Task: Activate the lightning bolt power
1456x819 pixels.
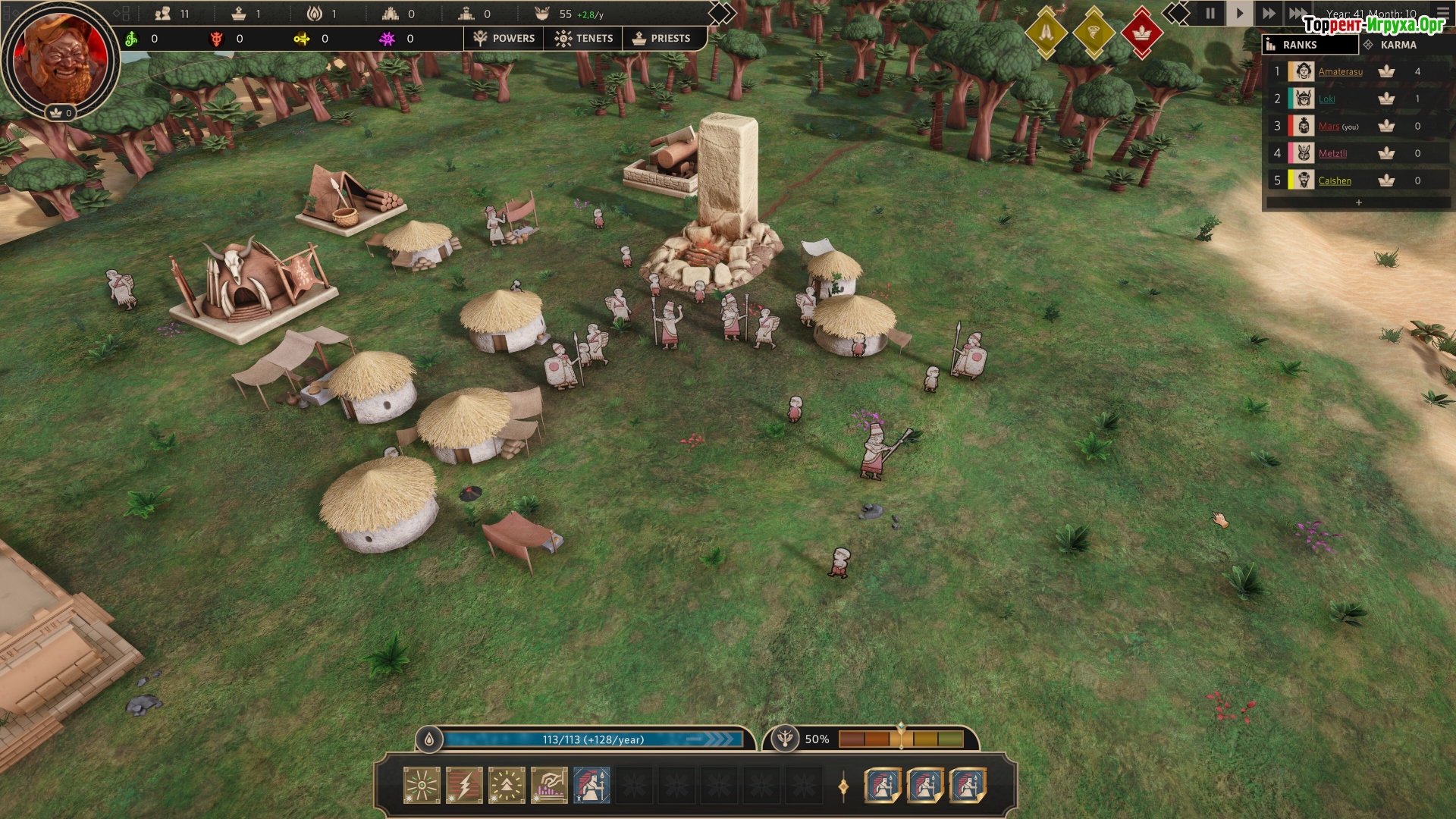Action: coord(464,785)
